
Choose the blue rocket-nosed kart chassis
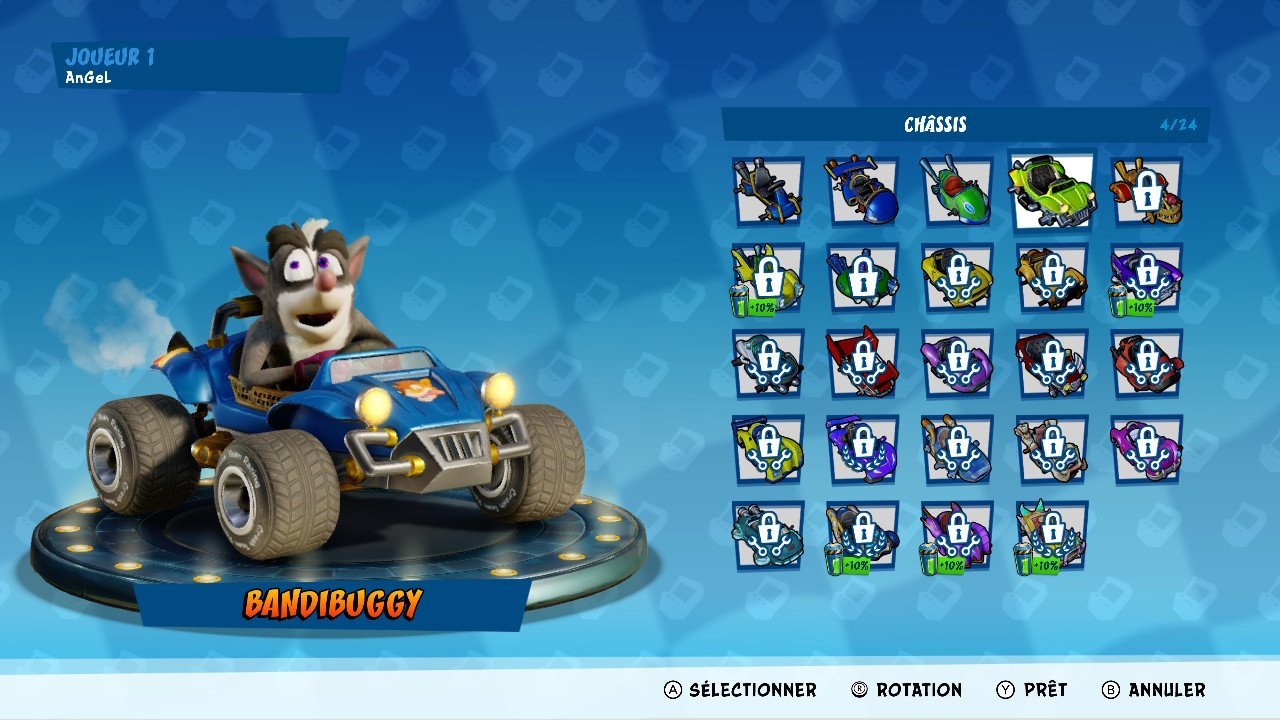pyautogui.click(x=861, y=191)
